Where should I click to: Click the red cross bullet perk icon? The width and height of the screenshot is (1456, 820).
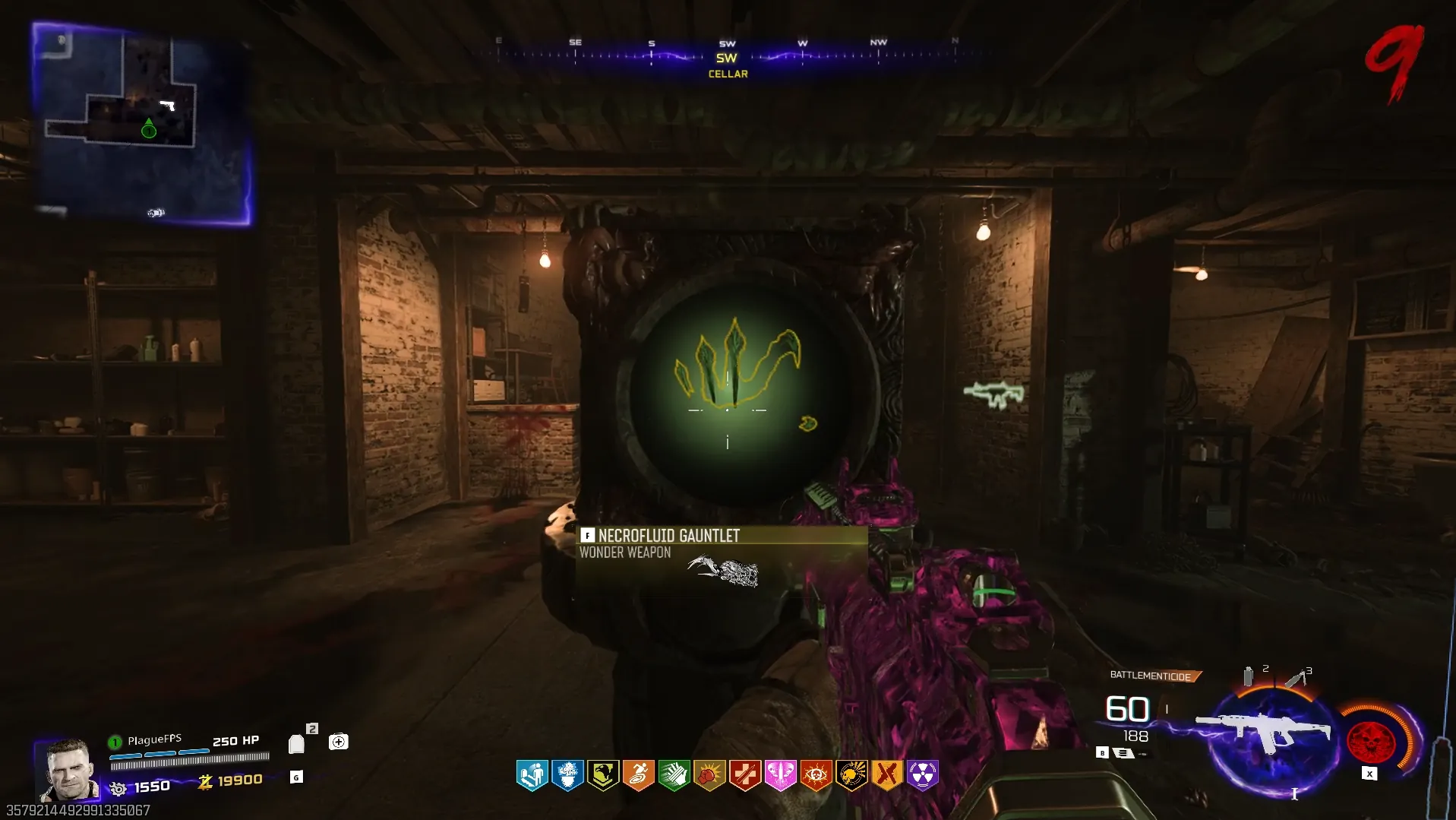click(x=744, y=775)
